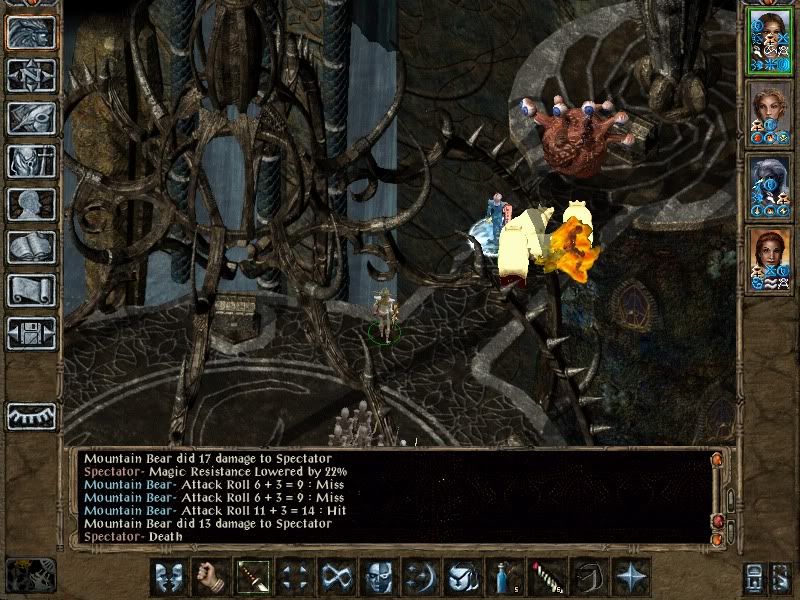The height and width of the screenshot is (600, 800).
Task: Click the return-to-game button atop the sidebar
Action: click(x=31, y=32)
